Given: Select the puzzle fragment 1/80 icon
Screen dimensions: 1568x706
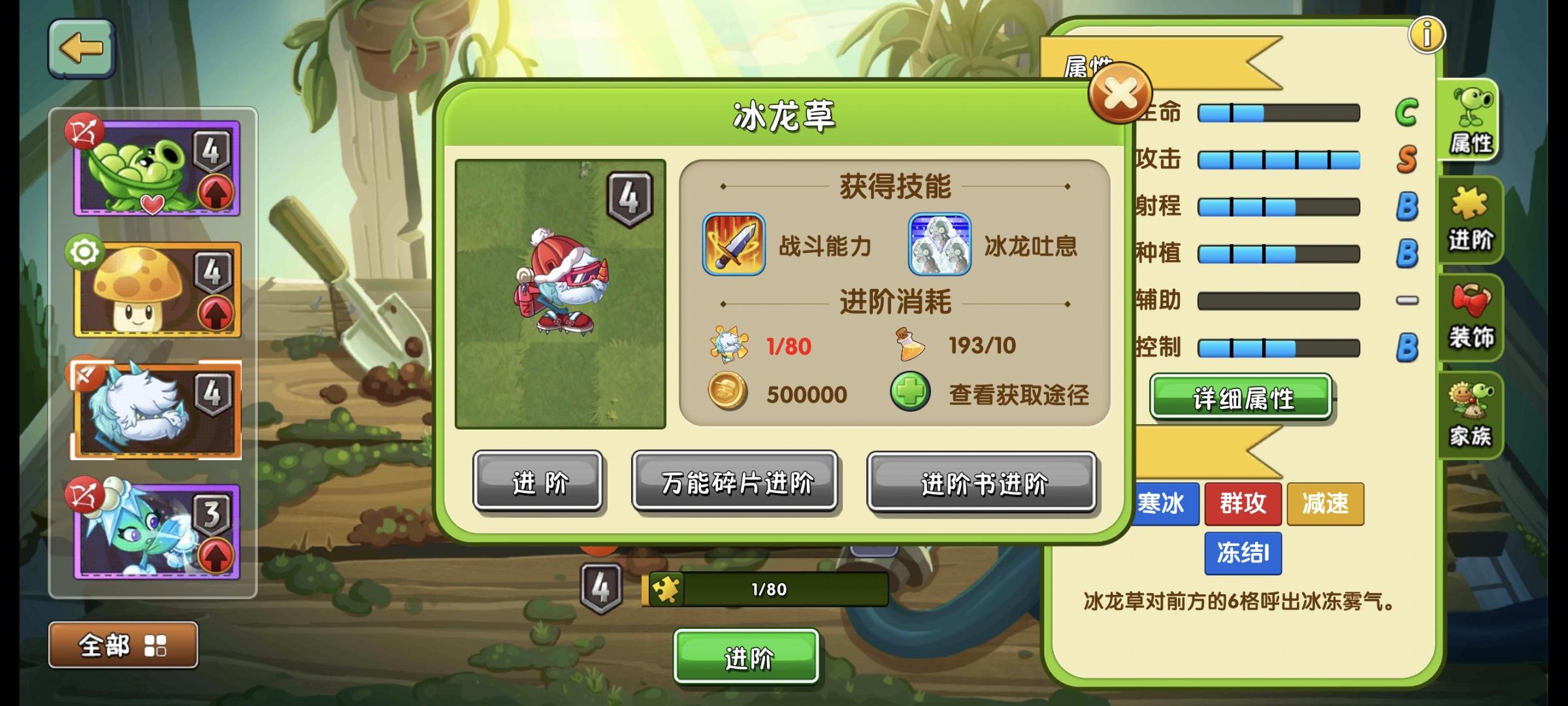Looking at the screenshot, I should 727,345.
